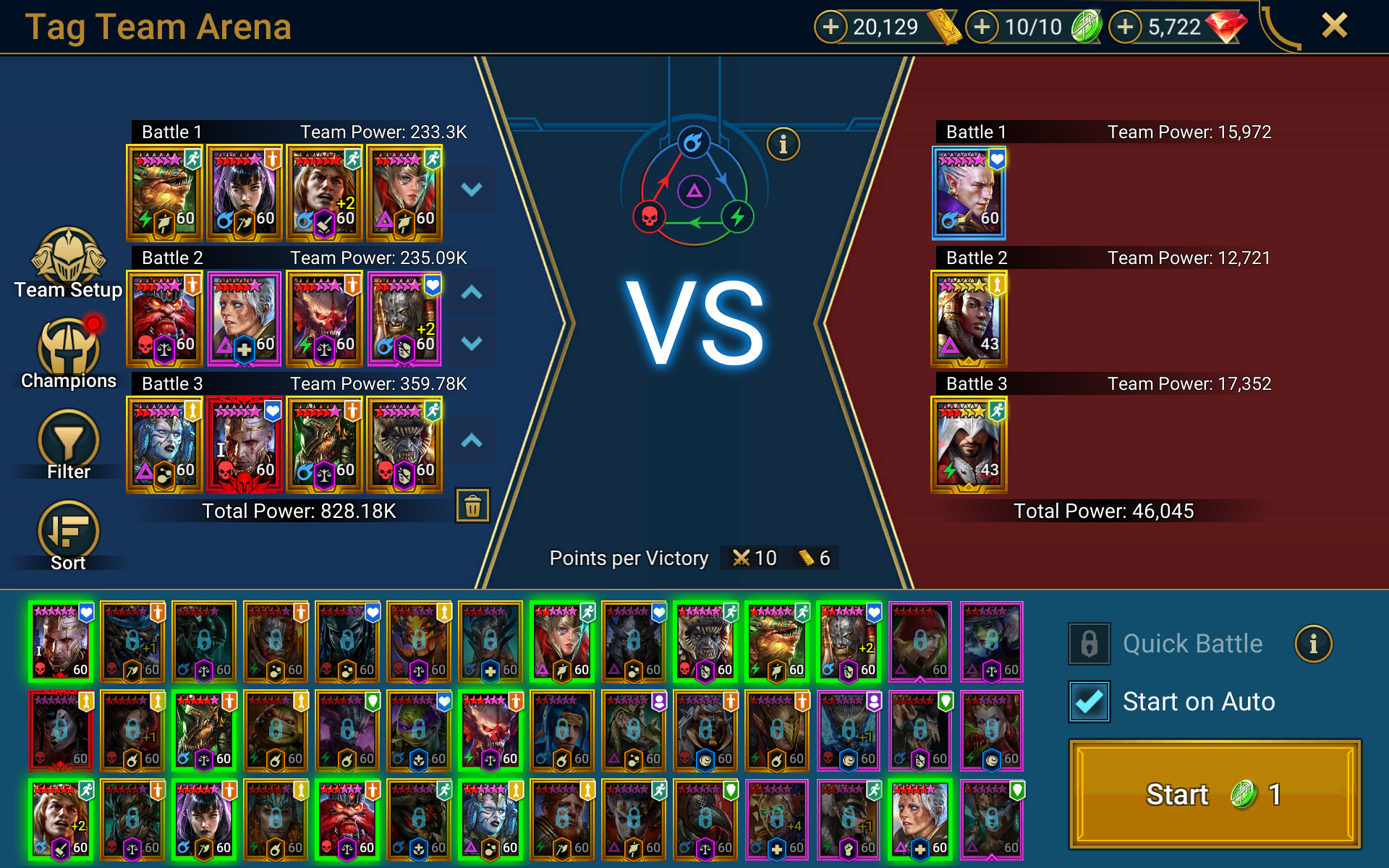
Task: Open the Sort options
Action: (69, 535)
